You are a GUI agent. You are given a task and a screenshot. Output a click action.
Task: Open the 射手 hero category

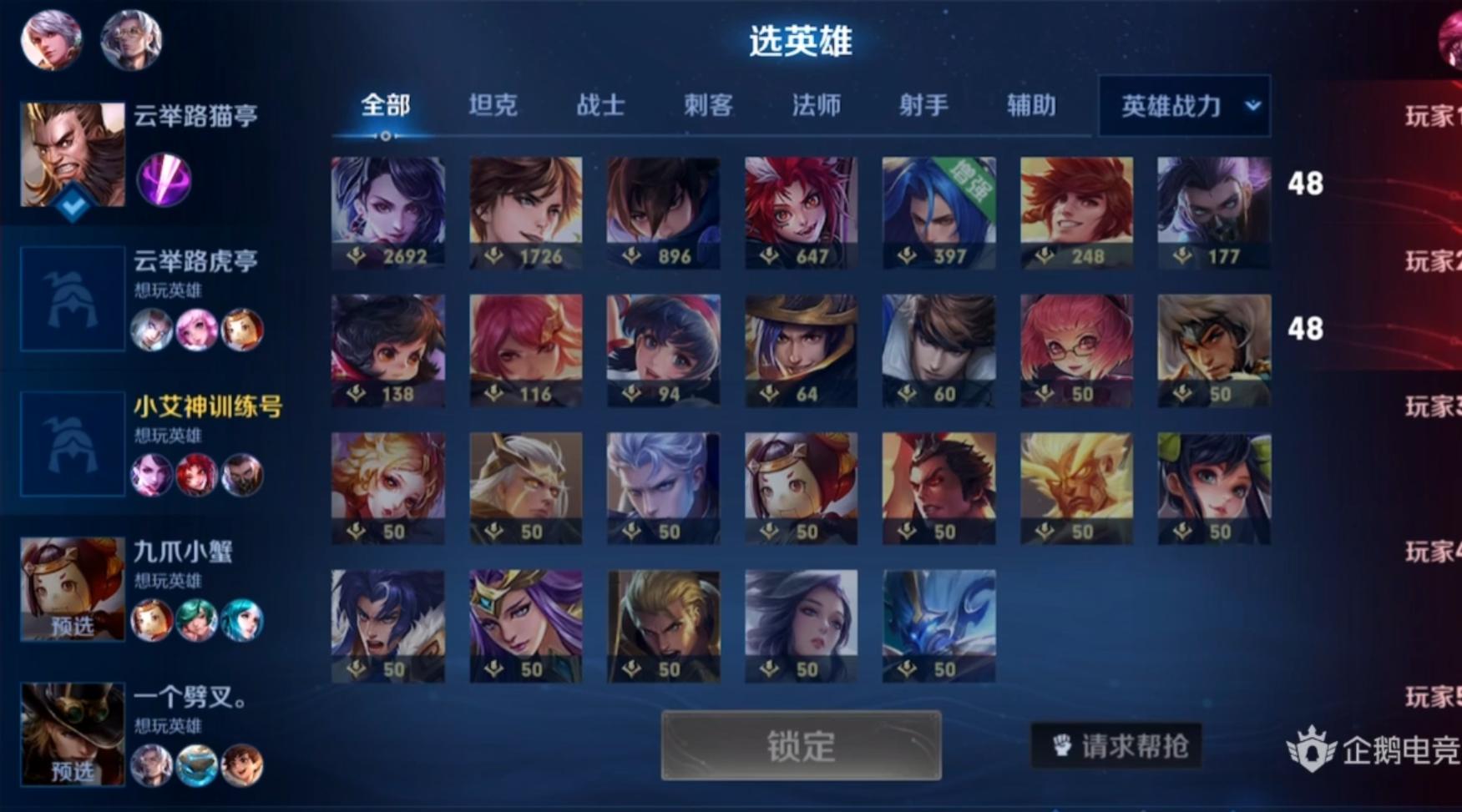tap(922, 106)
